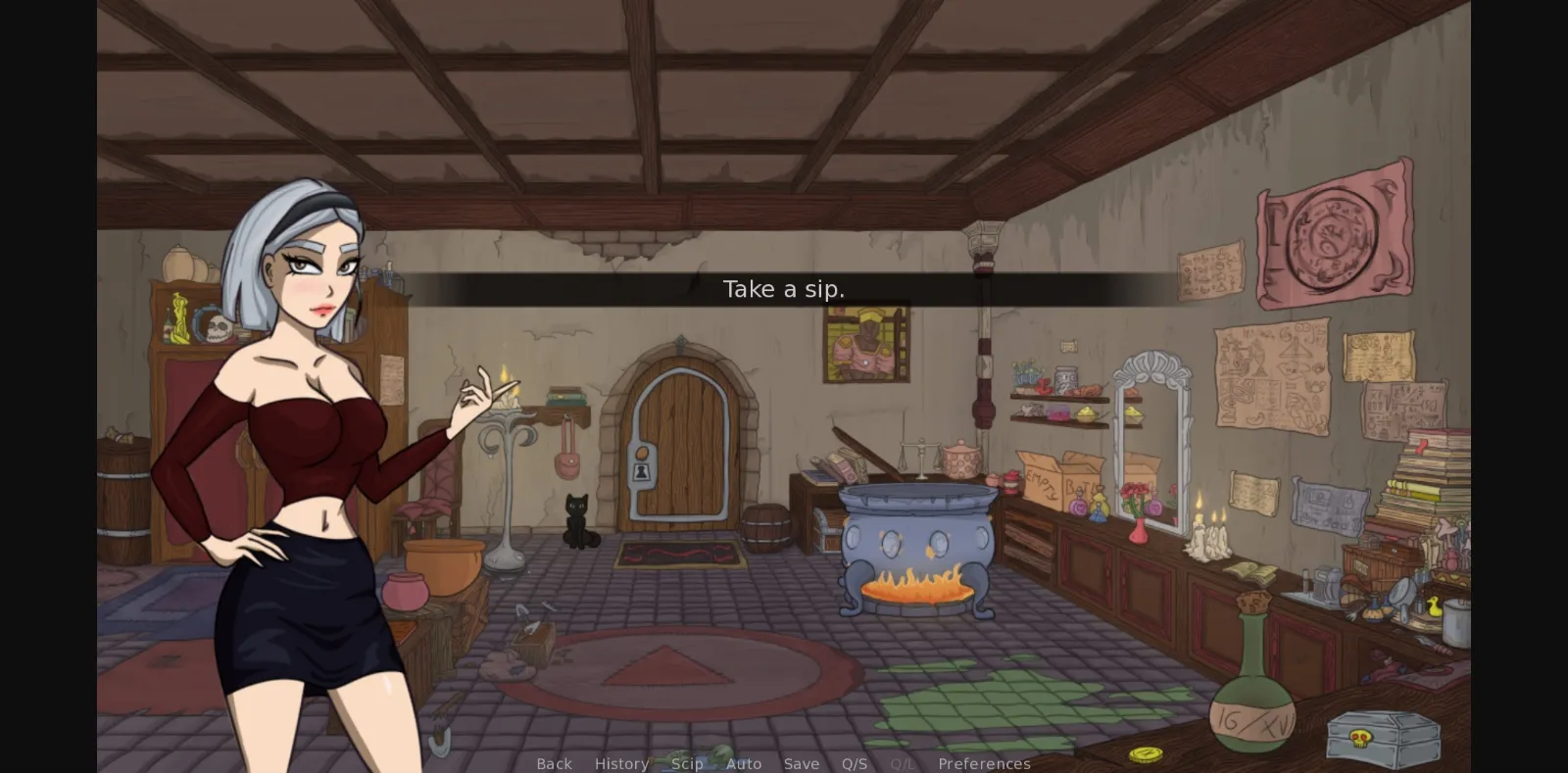Perform a quick save with Q/S
The image size is (1568, 773).
pyautogui.click(x=855, y=763)
